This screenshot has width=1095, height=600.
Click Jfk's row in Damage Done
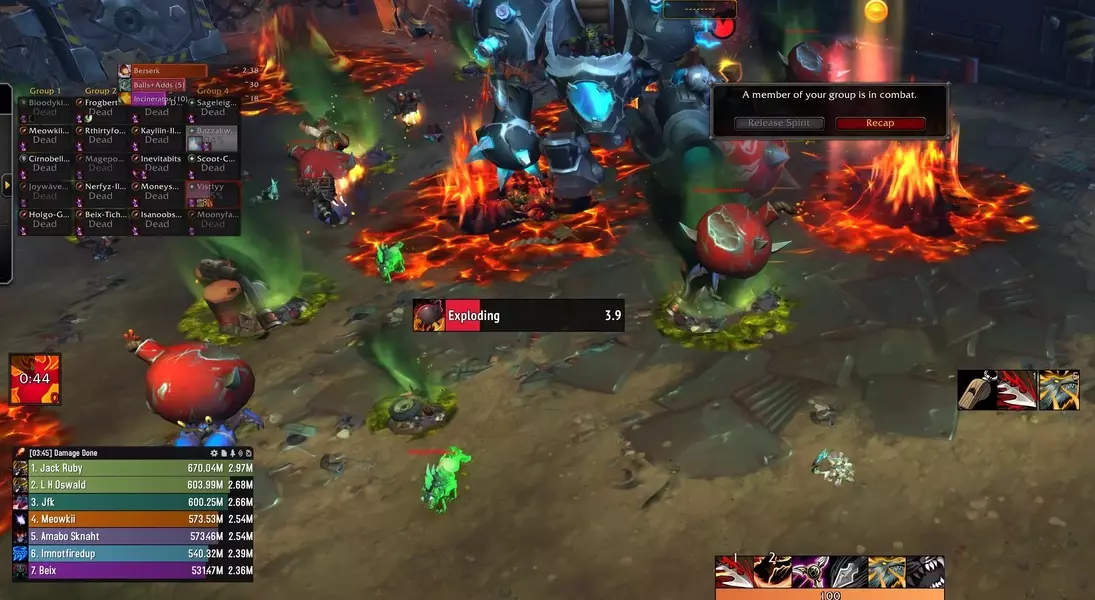coord(132,502)
